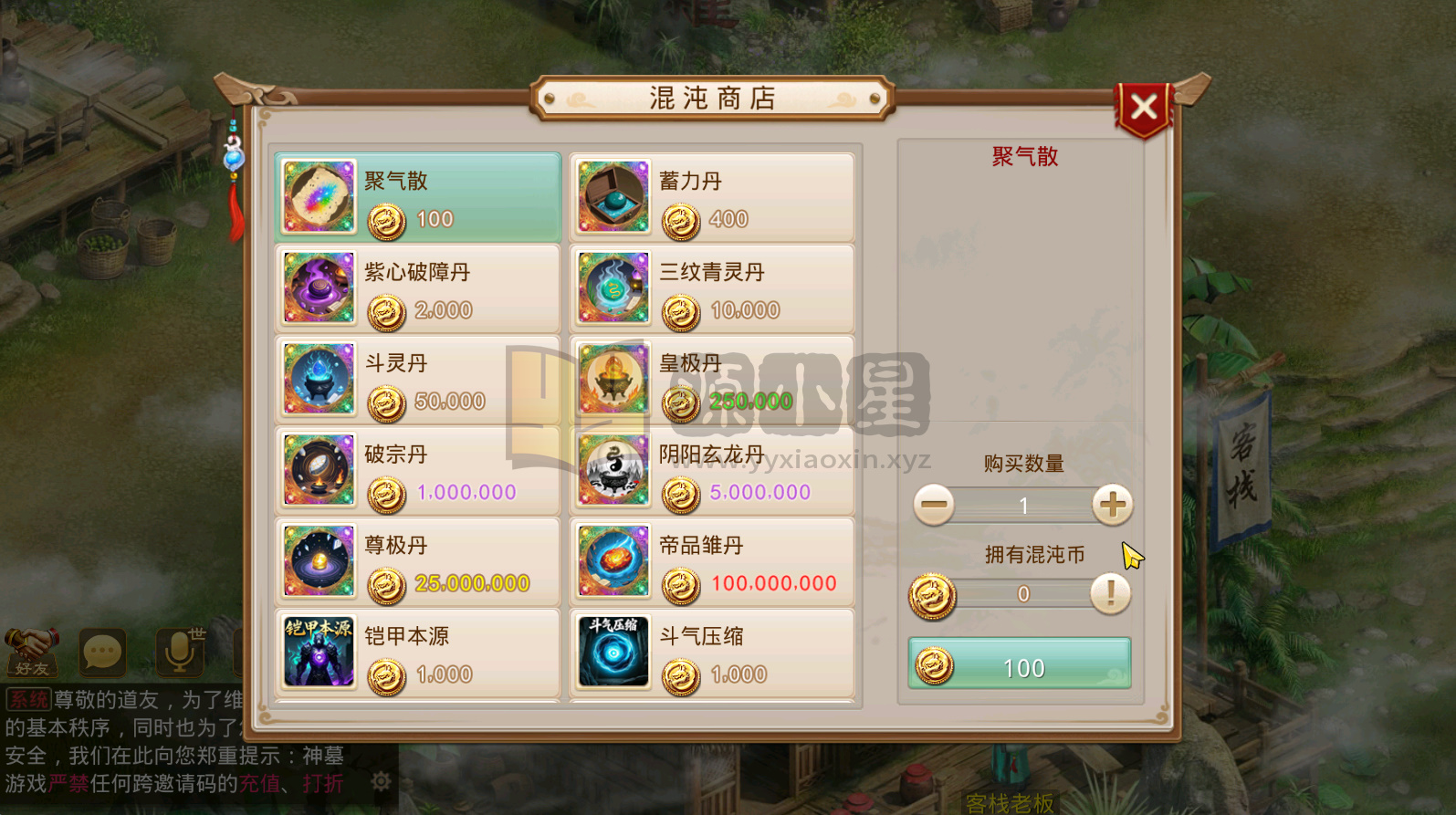Image resolution: width=1456 pixels, height=815 pixels.
Task: Select the 蓄力丹 item icon
Action: [613, 196]
